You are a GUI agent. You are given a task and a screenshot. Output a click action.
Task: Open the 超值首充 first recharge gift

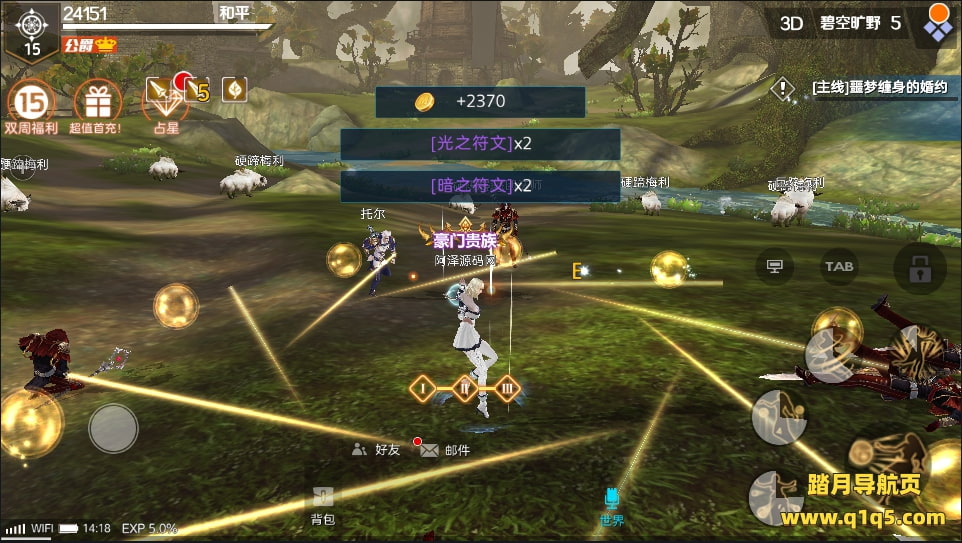(x=97, y=103)
